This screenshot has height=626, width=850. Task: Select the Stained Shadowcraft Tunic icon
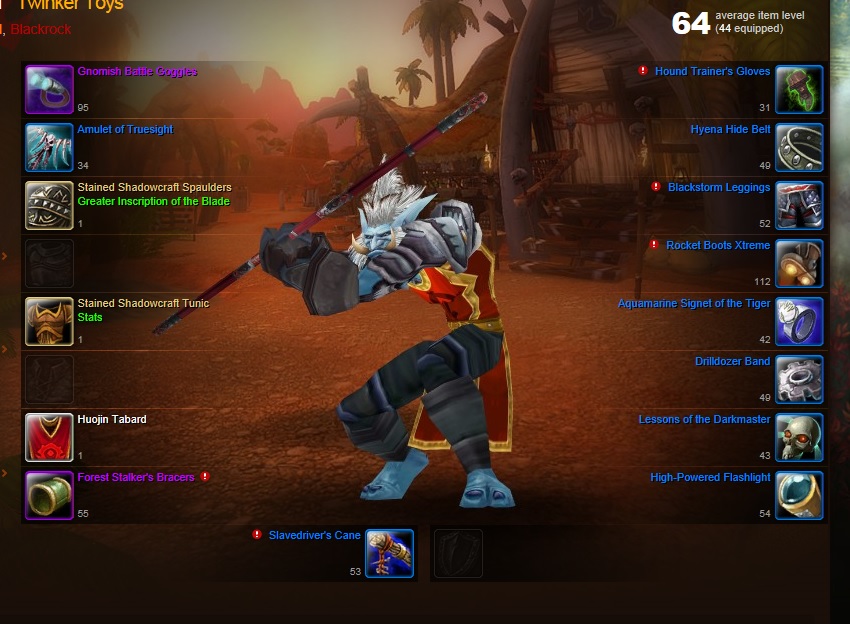click(x=49, y=322)
